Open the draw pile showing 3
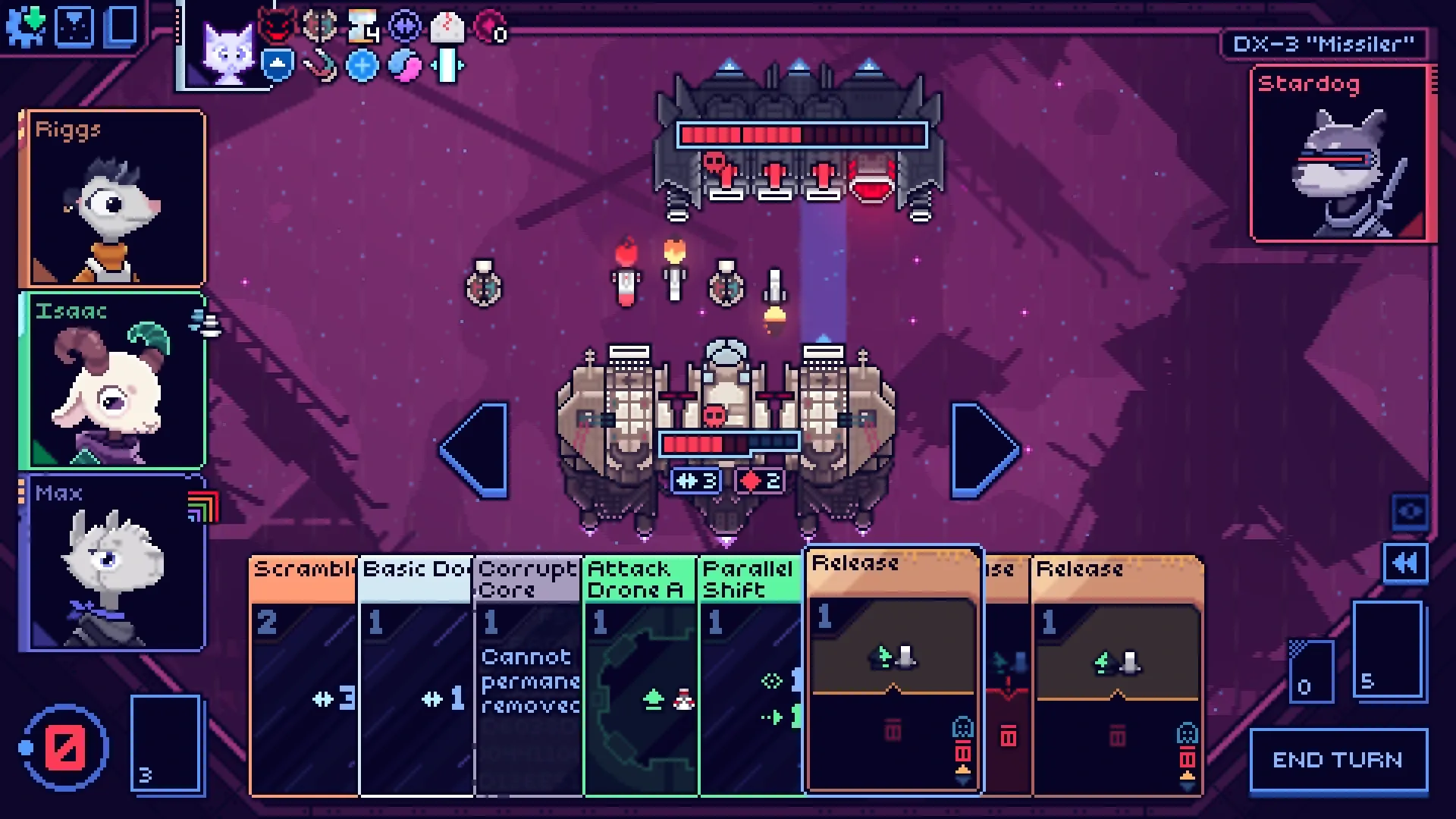The width and height of the screenshot is (1456, 819). tap(165, 743)
